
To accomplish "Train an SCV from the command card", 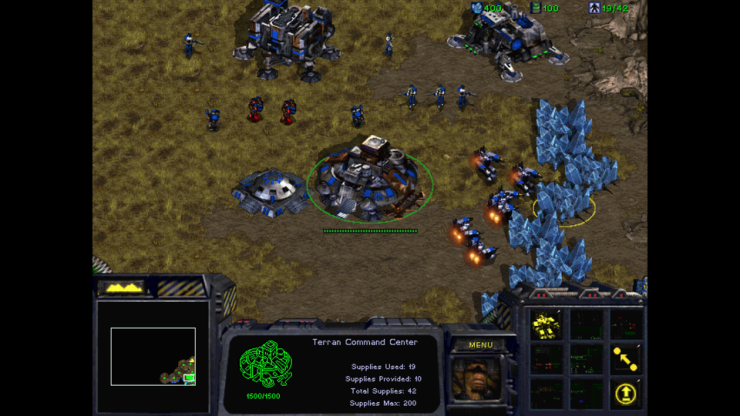I will [x=546, y=324].
